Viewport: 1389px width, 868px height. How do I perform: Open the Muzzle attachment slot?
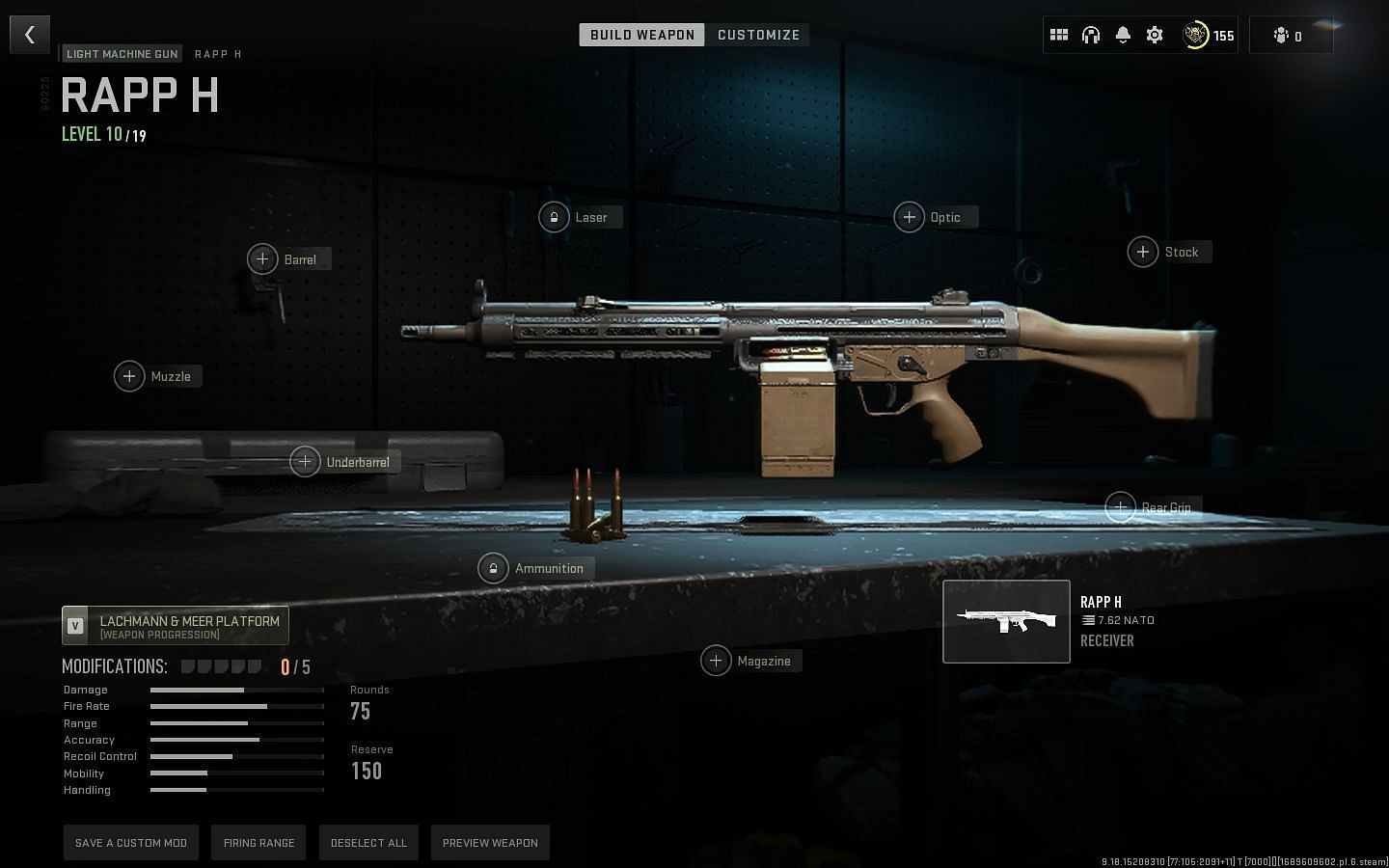point(129,376)
